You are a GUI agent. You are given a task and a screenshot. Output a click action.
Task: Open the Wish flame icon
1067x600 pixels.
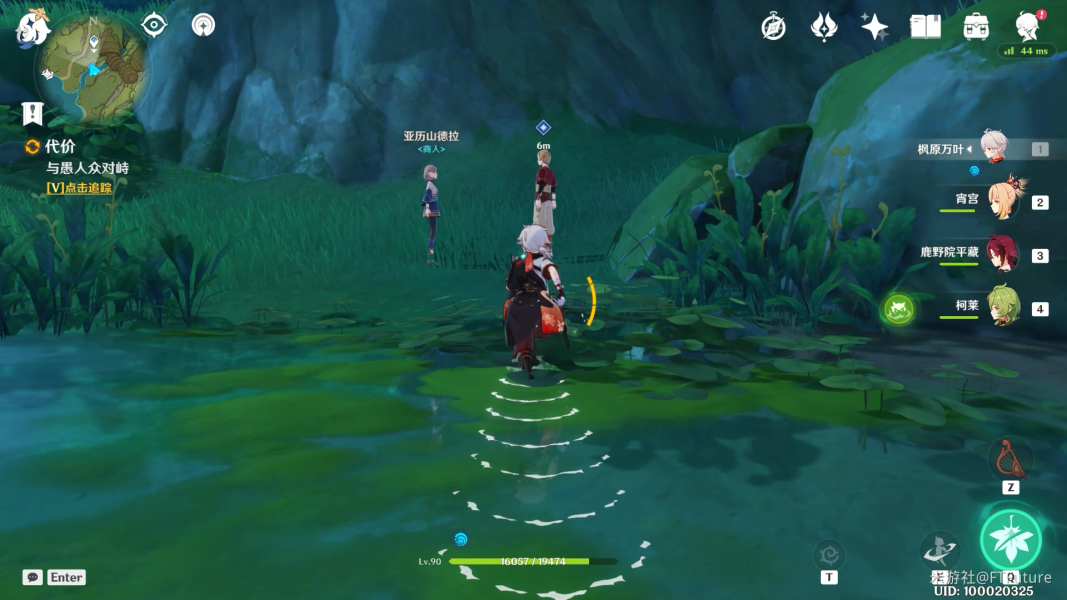click(823, 27)
